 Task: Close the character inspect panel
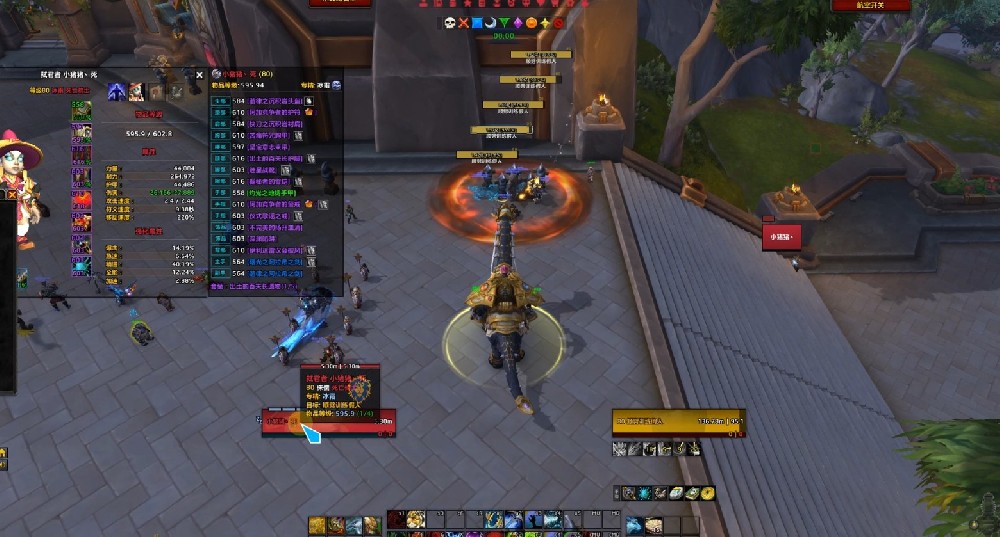point(199,74)
